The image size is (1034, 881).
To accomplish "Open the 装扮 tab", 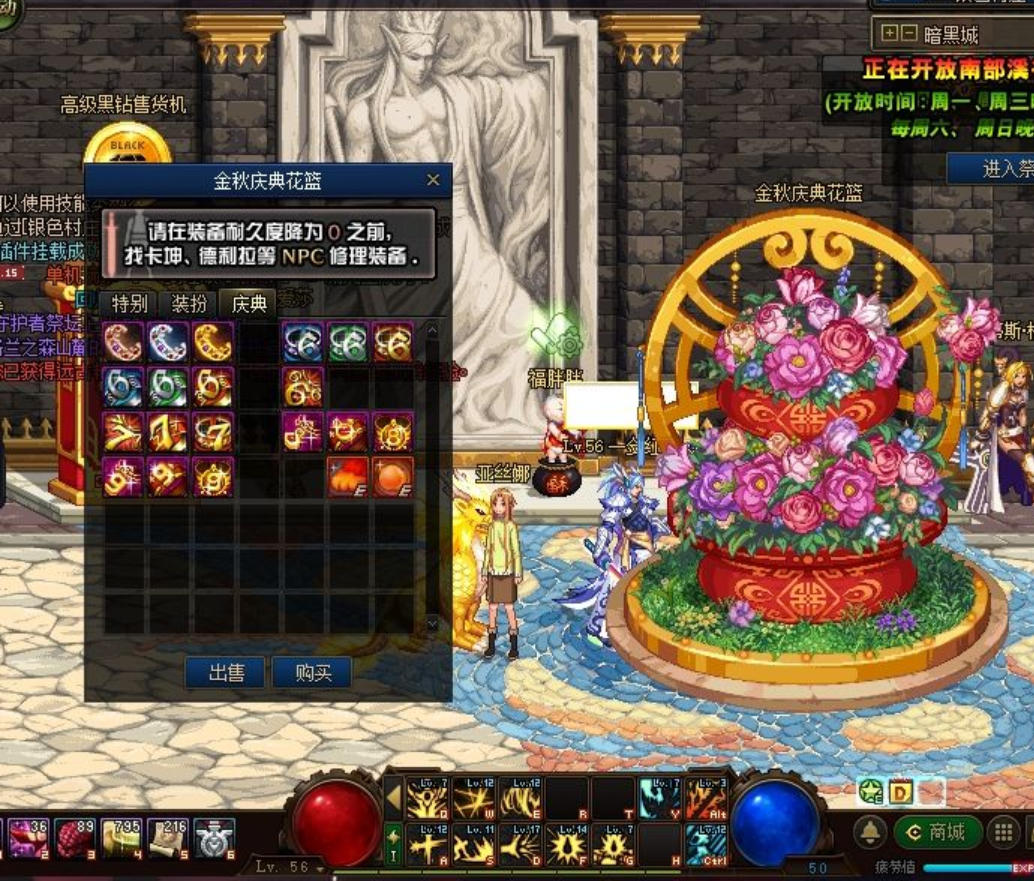I will 189,303.
